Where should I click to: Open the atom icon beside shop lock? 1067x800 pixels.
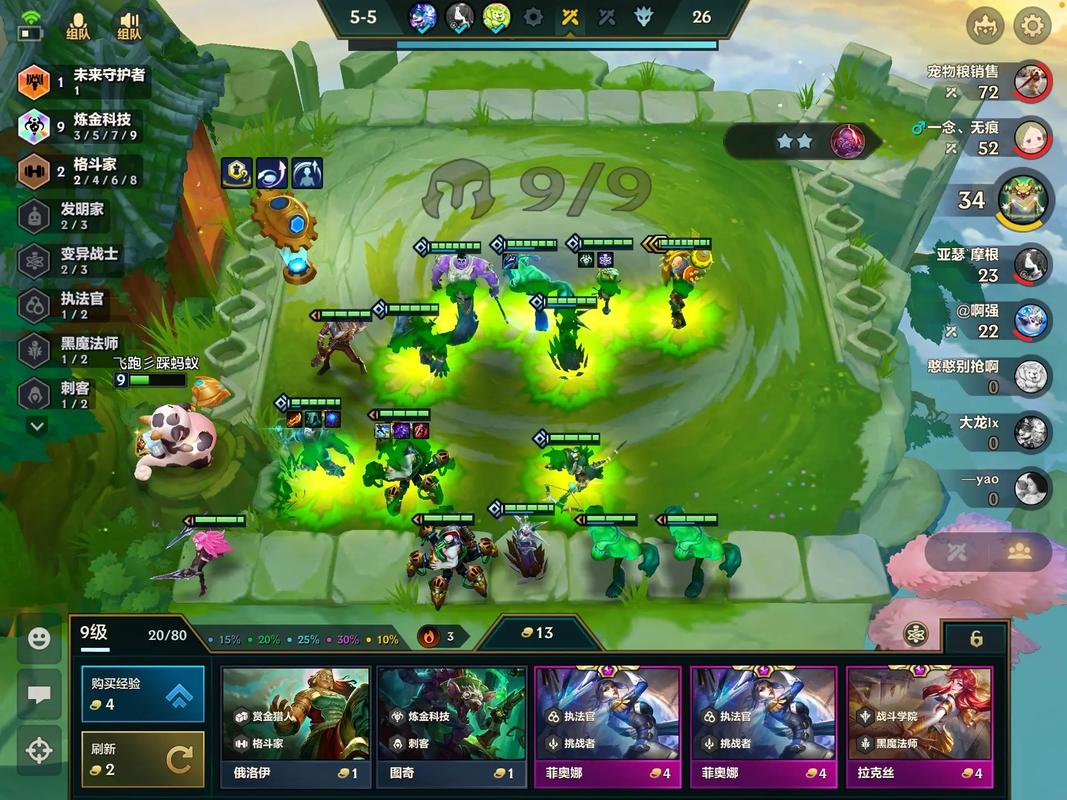click(x=914, y=635)
